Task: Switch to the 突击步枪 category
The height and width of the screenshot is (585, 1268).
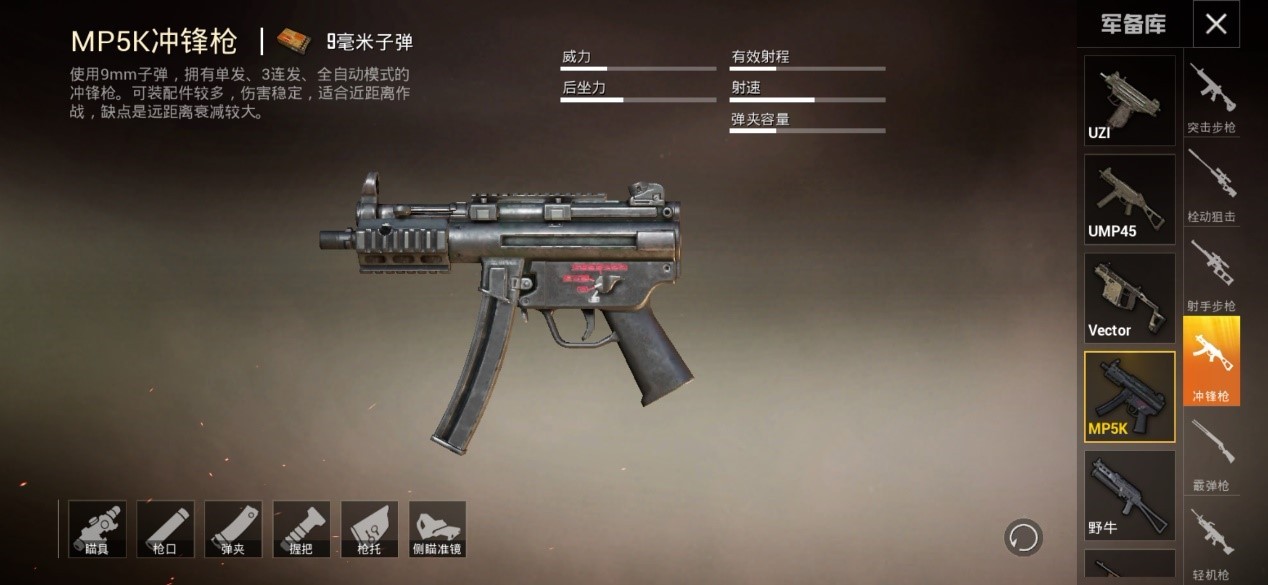Action: (1211, 98)
